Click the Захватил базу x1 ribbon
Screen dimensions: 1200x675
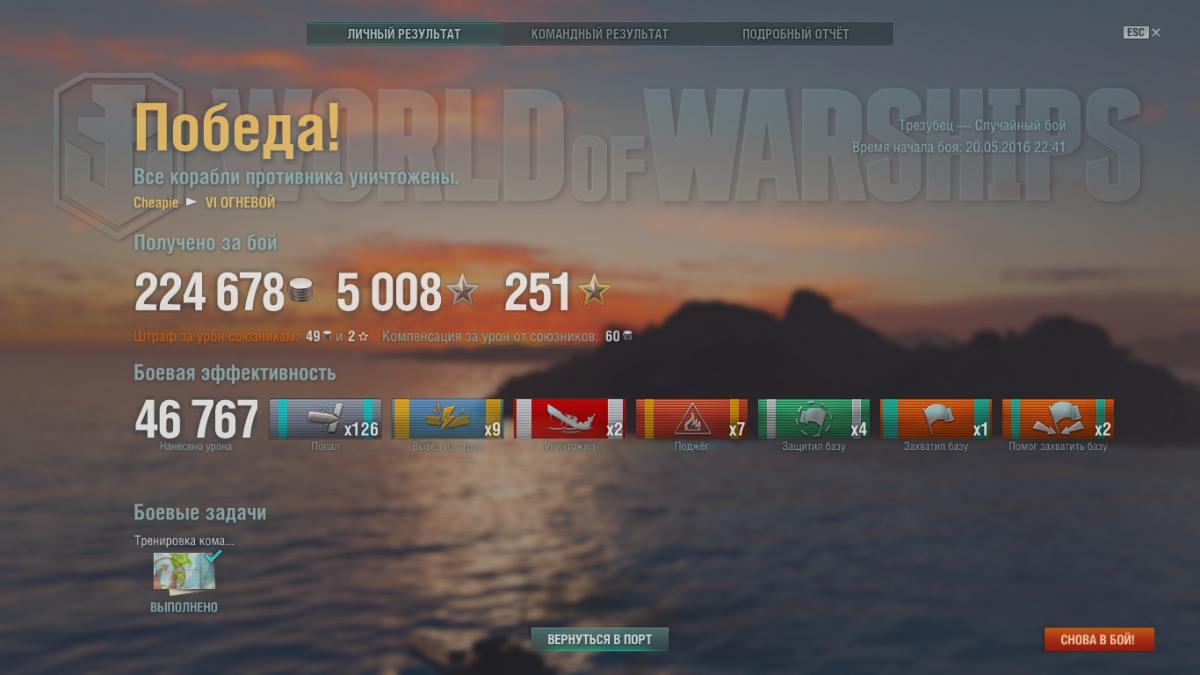tap(935, 419)
